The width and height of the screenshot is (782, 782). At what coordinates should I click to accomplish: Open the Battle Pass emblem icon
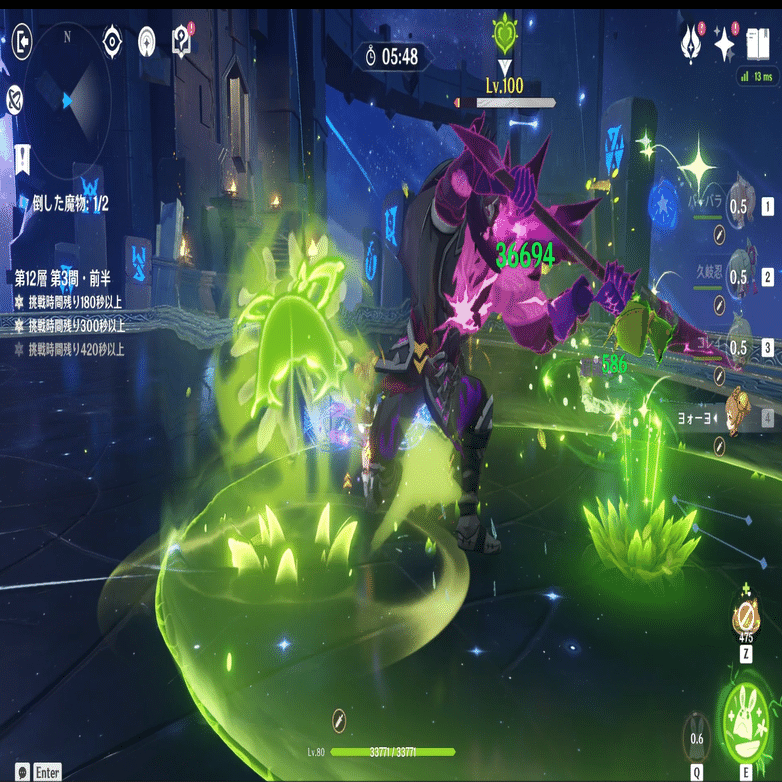coord(691,45)
